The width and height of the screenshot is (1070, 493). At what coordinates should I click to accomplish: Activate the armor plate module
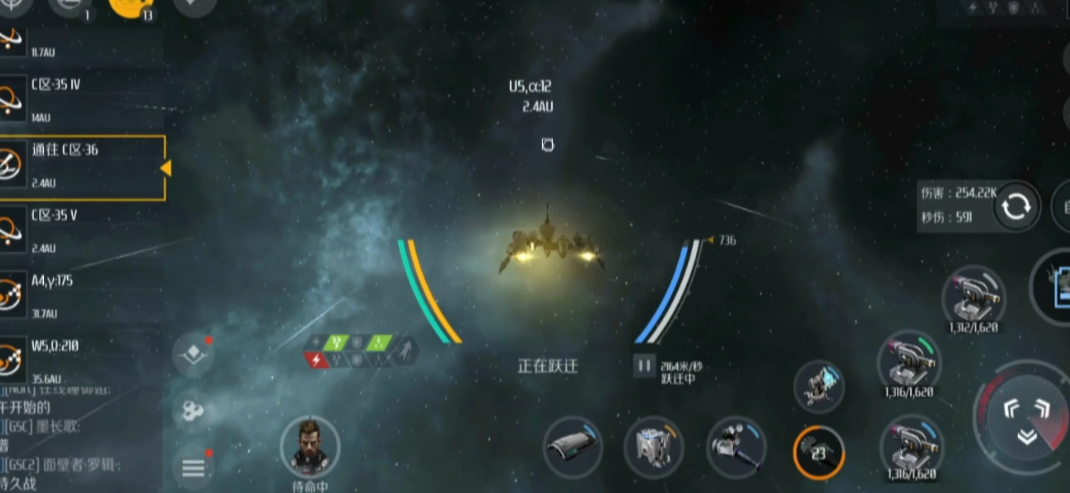(x=572, y=447)
